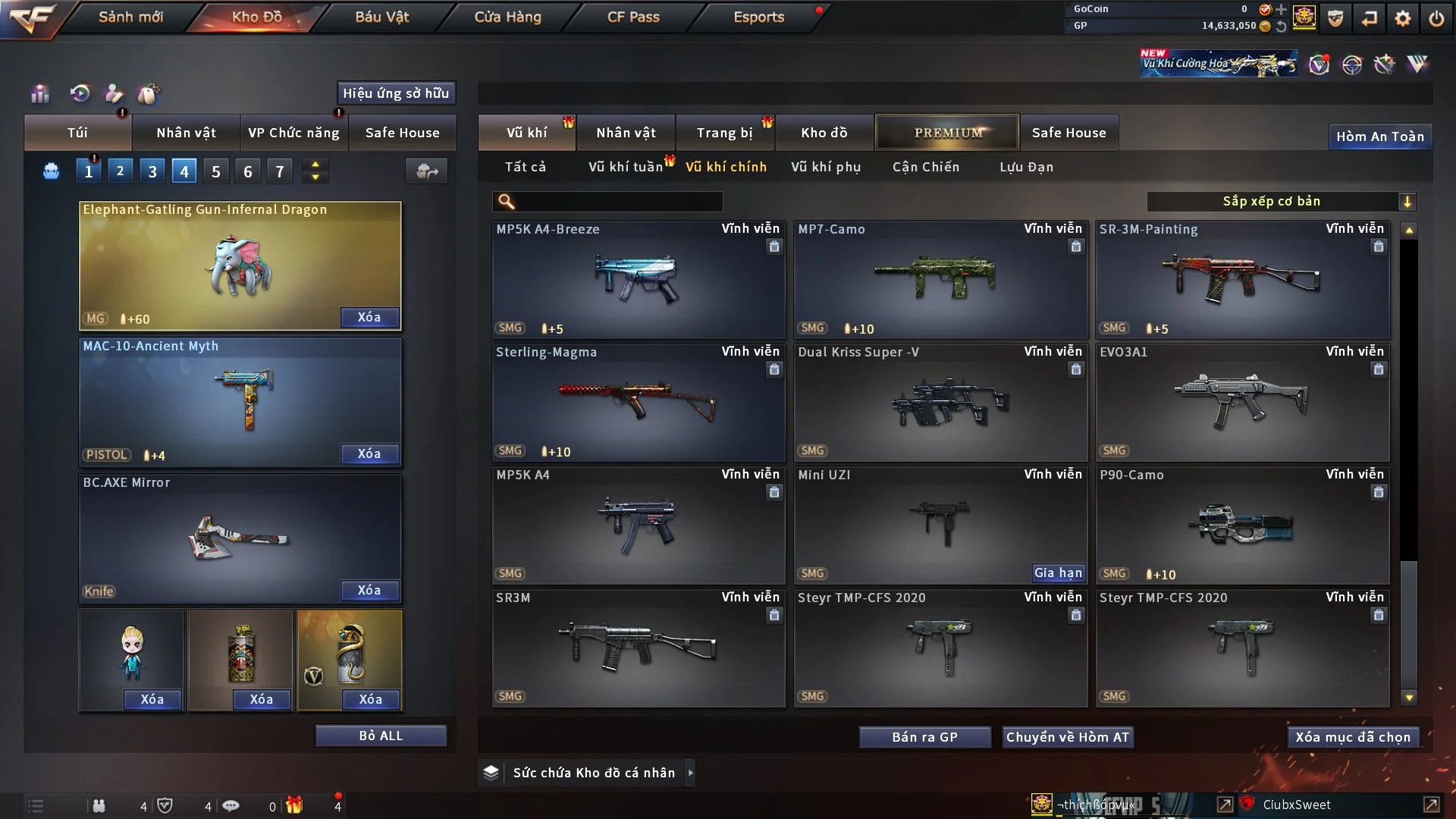
Task: Pick the Sterling-Magma SMG item
Action: click(x=638, y=402)
